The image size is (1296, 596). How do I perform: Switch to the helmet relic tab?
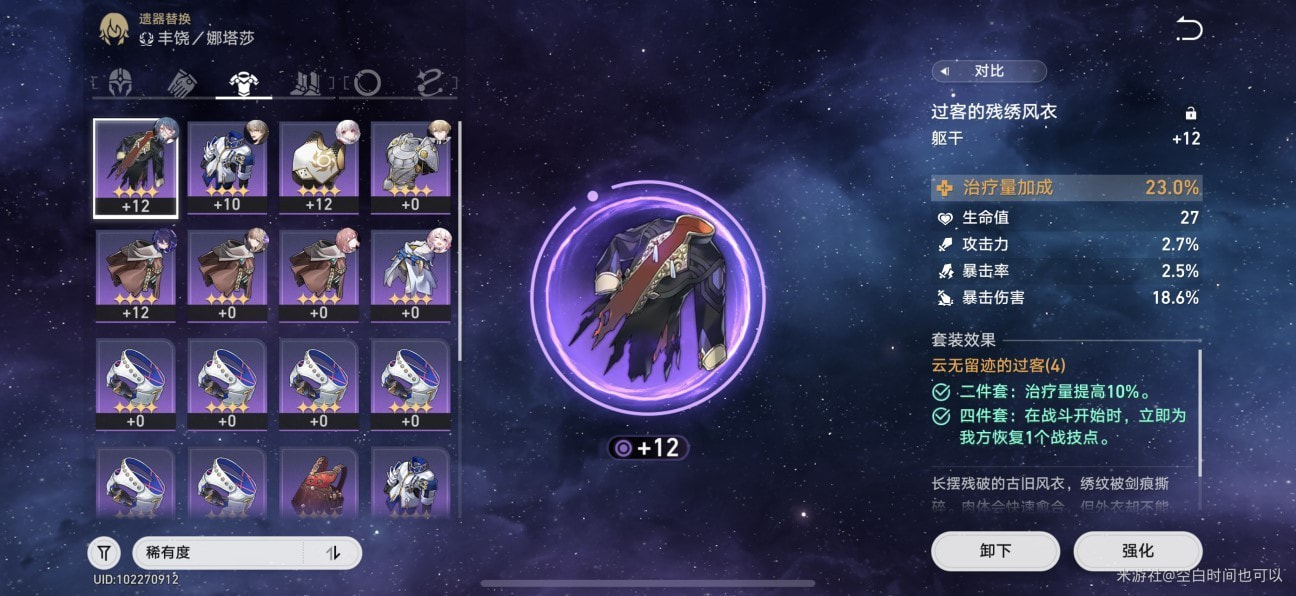pyautogui.click(x=121, y=83)
